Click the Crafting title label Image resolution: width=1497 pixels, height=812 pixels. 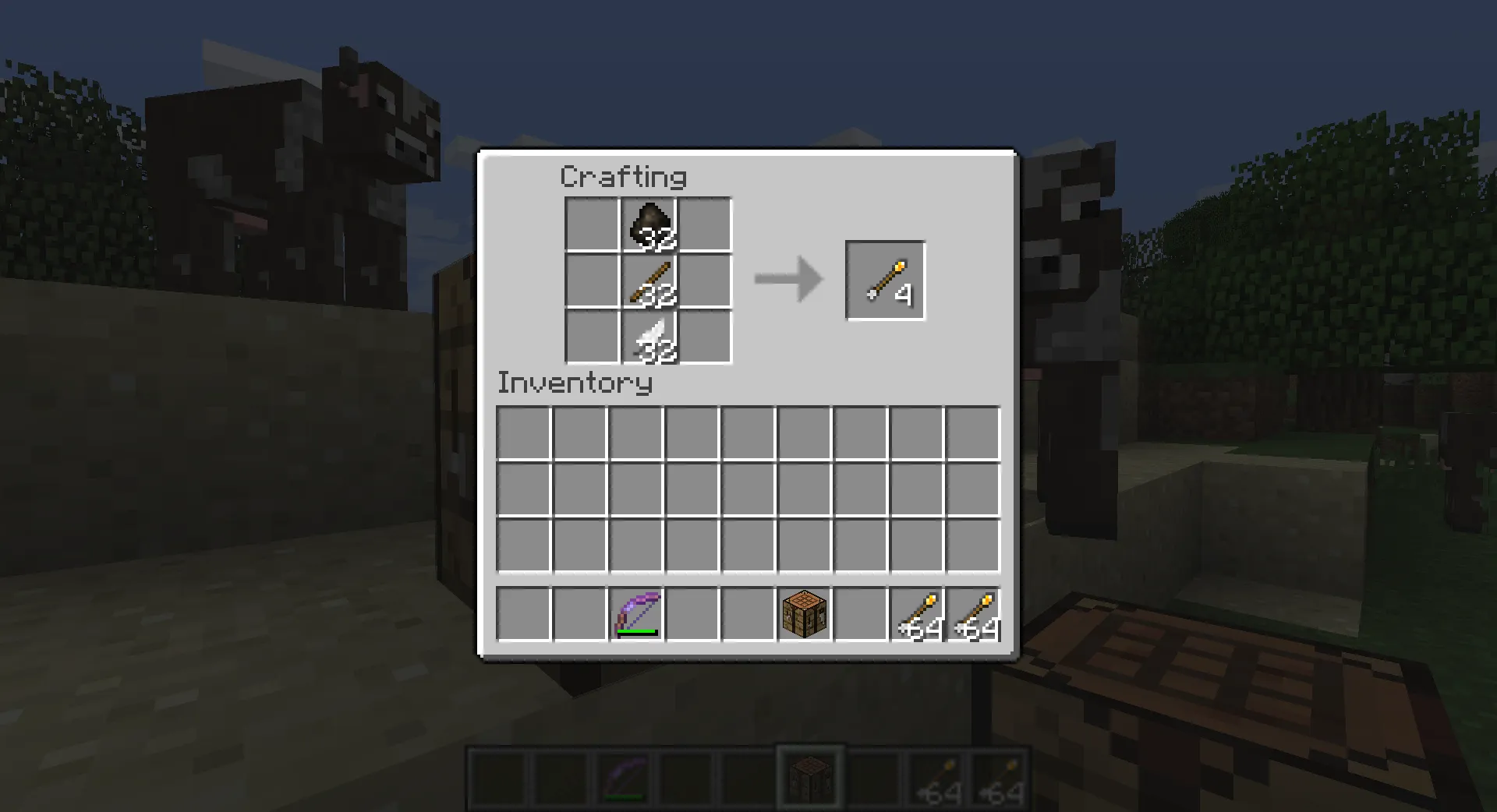[x=624, y=177]
